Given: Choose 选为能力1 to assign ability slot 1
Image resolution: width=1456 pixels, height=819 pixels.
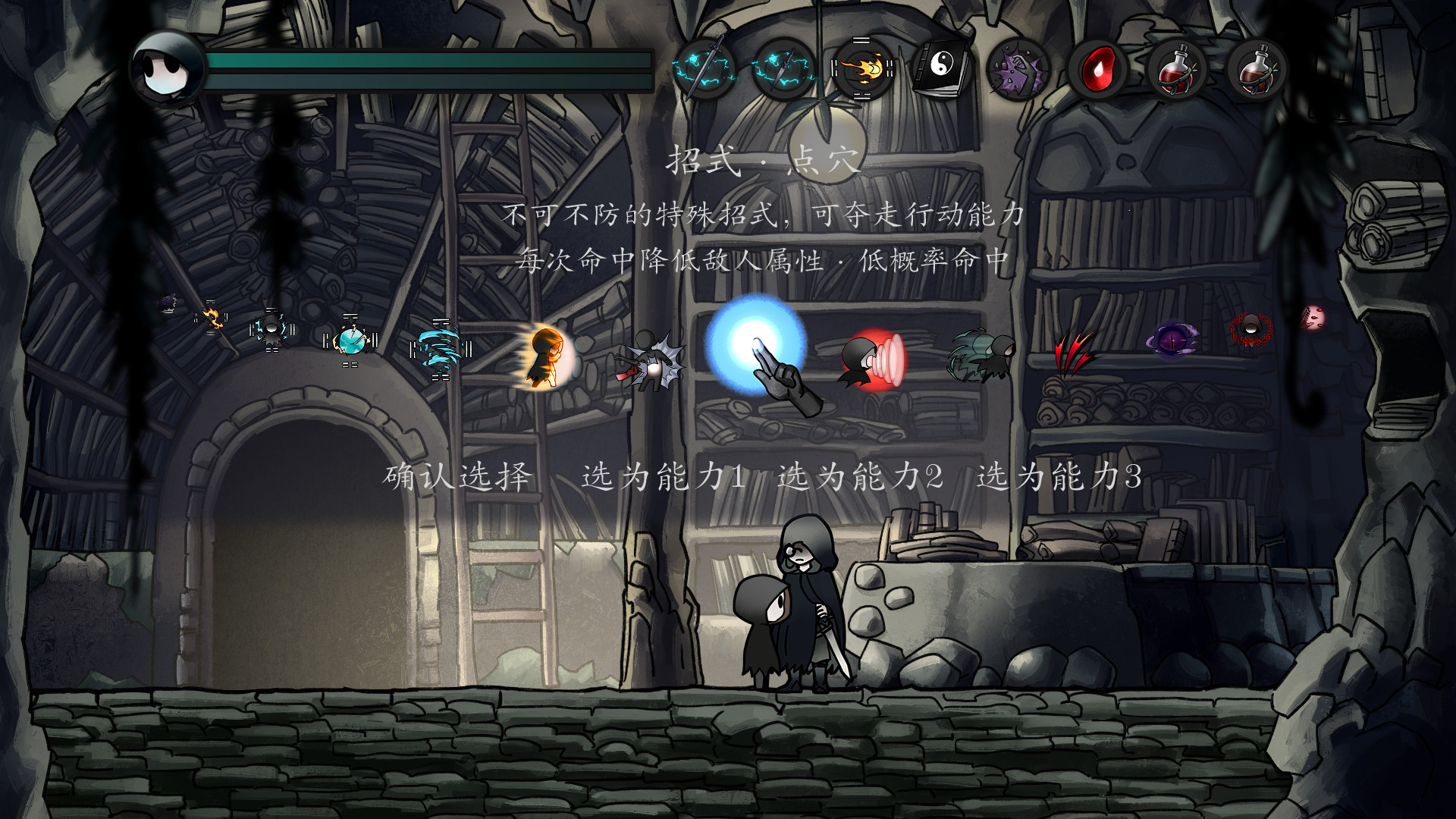Looking at the screenshot, I should tap(664, 477).
